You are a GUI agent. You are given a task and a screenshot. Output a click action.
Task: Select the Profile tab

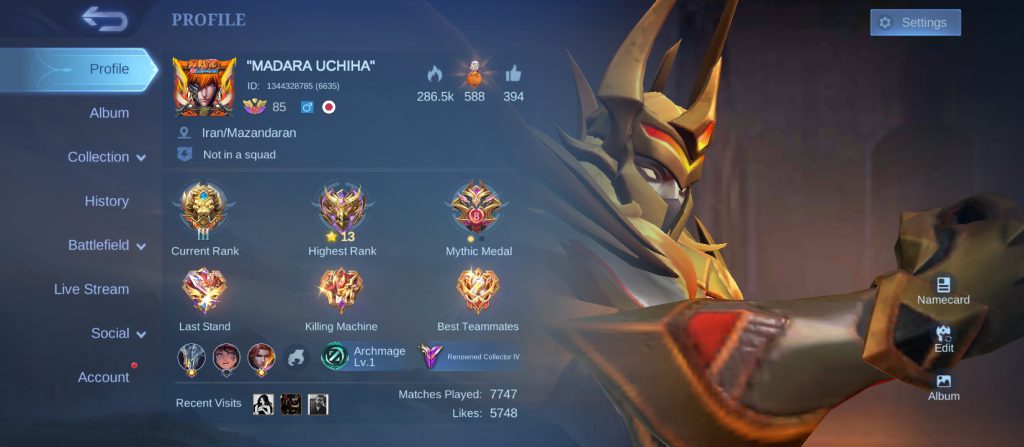(109, 69)
